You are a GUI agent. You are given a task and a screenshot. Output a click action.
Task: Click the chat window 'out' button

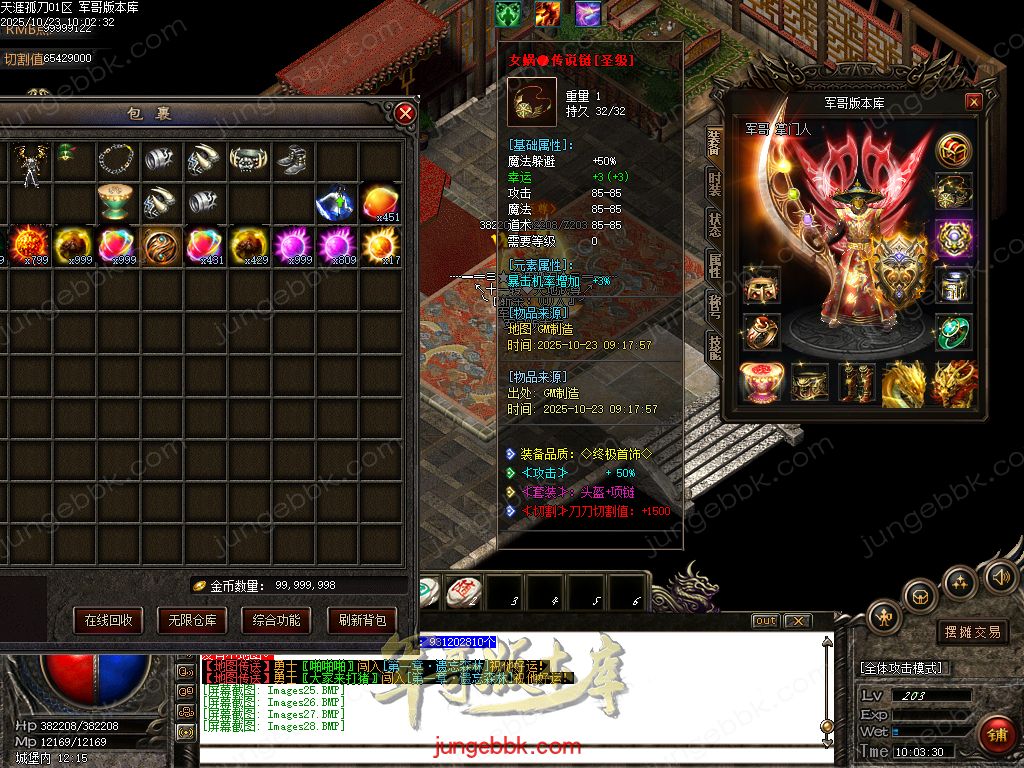[x=765, y=621]
